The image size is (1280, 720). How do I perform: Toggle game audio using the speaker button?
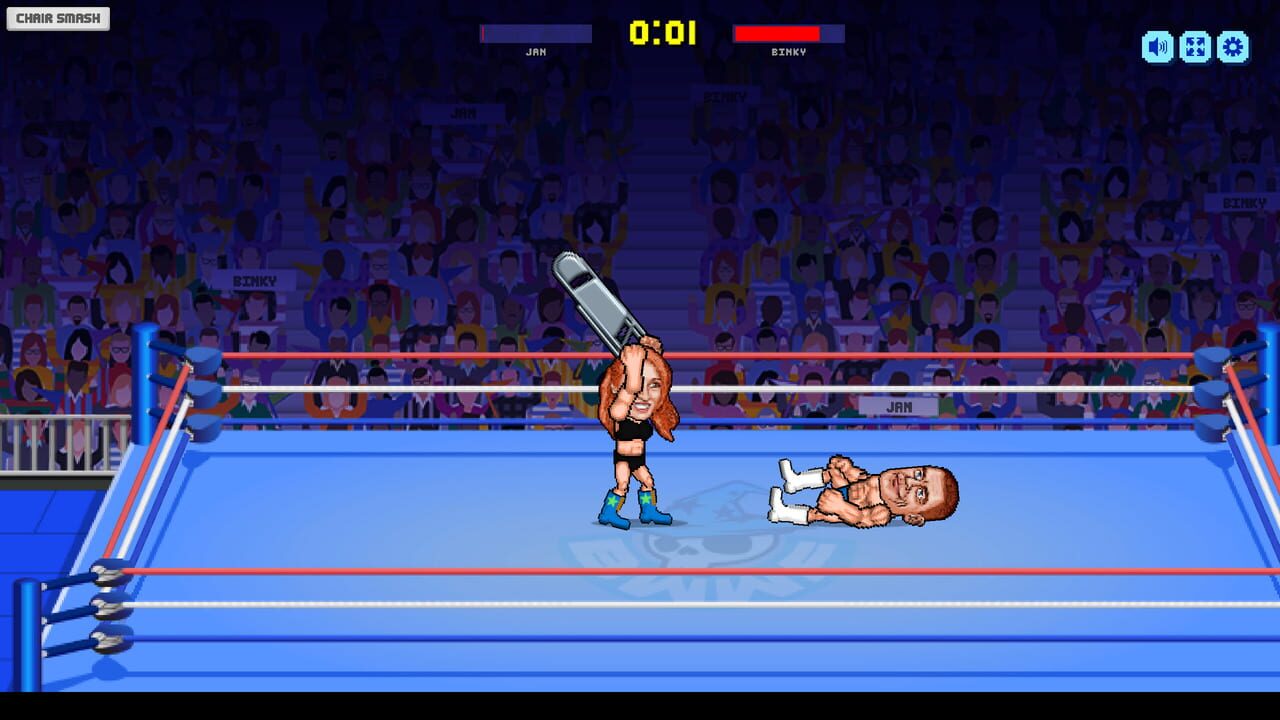coord(1157,46)
